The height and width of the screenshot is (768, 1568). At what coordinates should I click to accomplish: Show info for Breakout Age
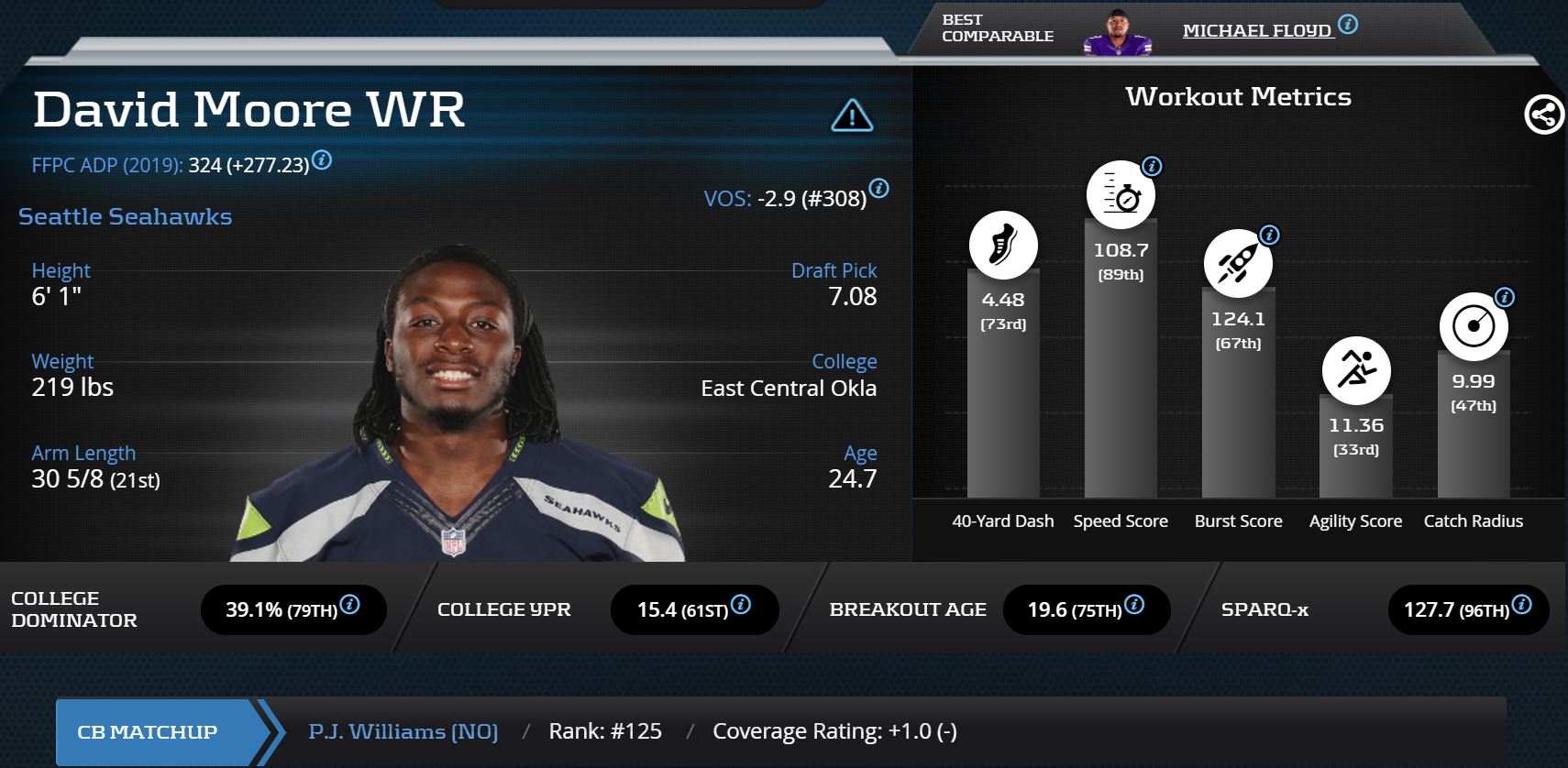tap(1134, 605)
